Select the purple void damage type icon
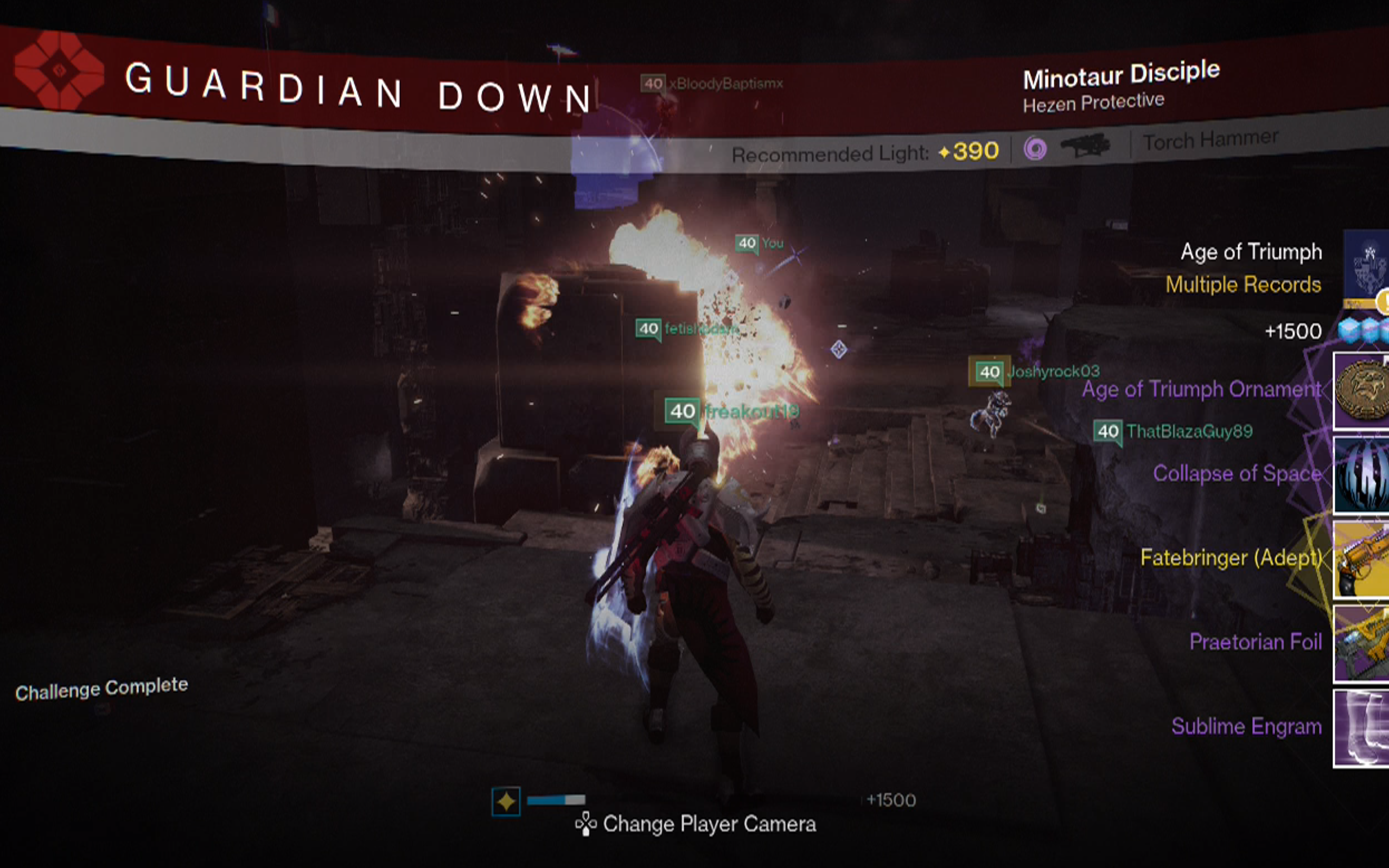The height and width of the screenshot is (868, 1389). [x=1035, y=149]
